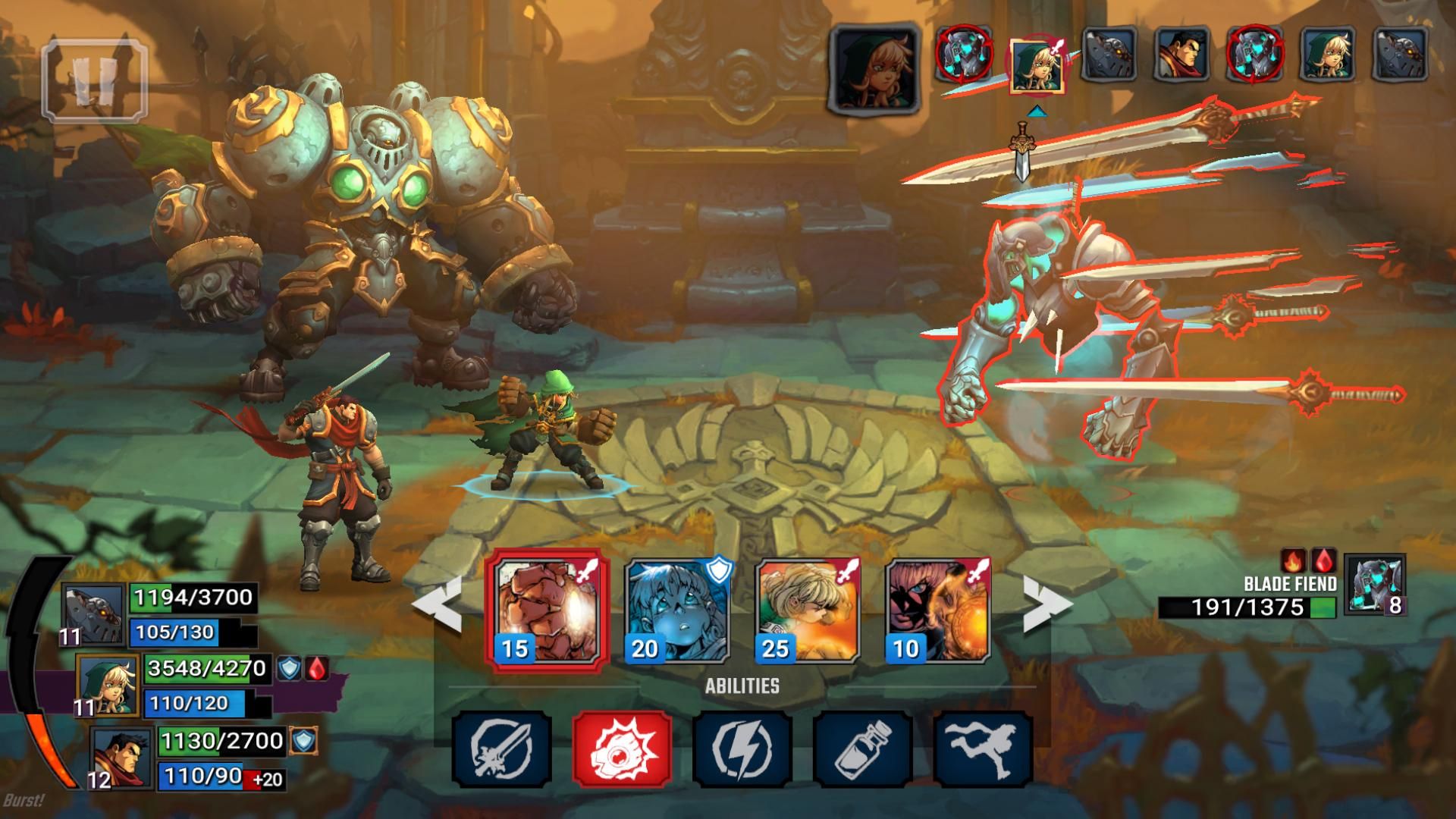Image resolution: width=1456 pixels, height=819 pixels.
Task: Use the fiery gauntlet ability costing 10
Action: [939, 611]
